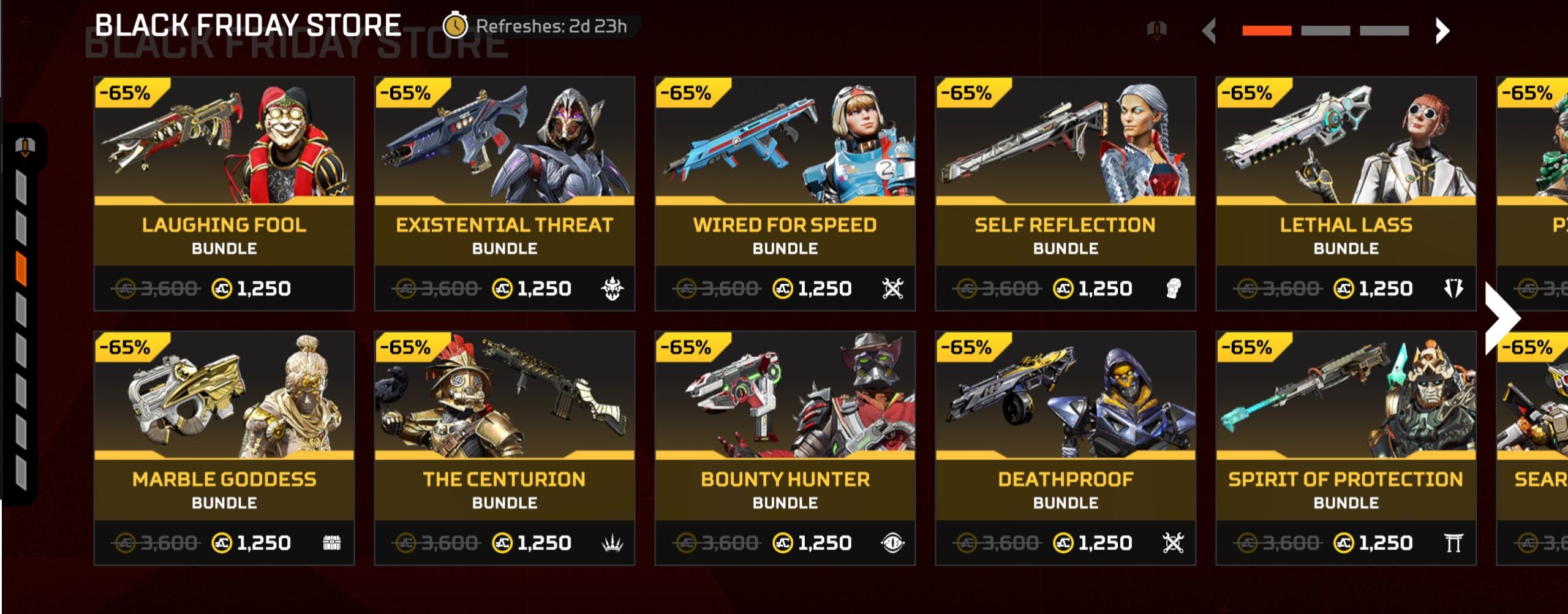Open the Bounty Hunter bundle
The width and height of the screenshot is (1568, 614).
point(785,448)
